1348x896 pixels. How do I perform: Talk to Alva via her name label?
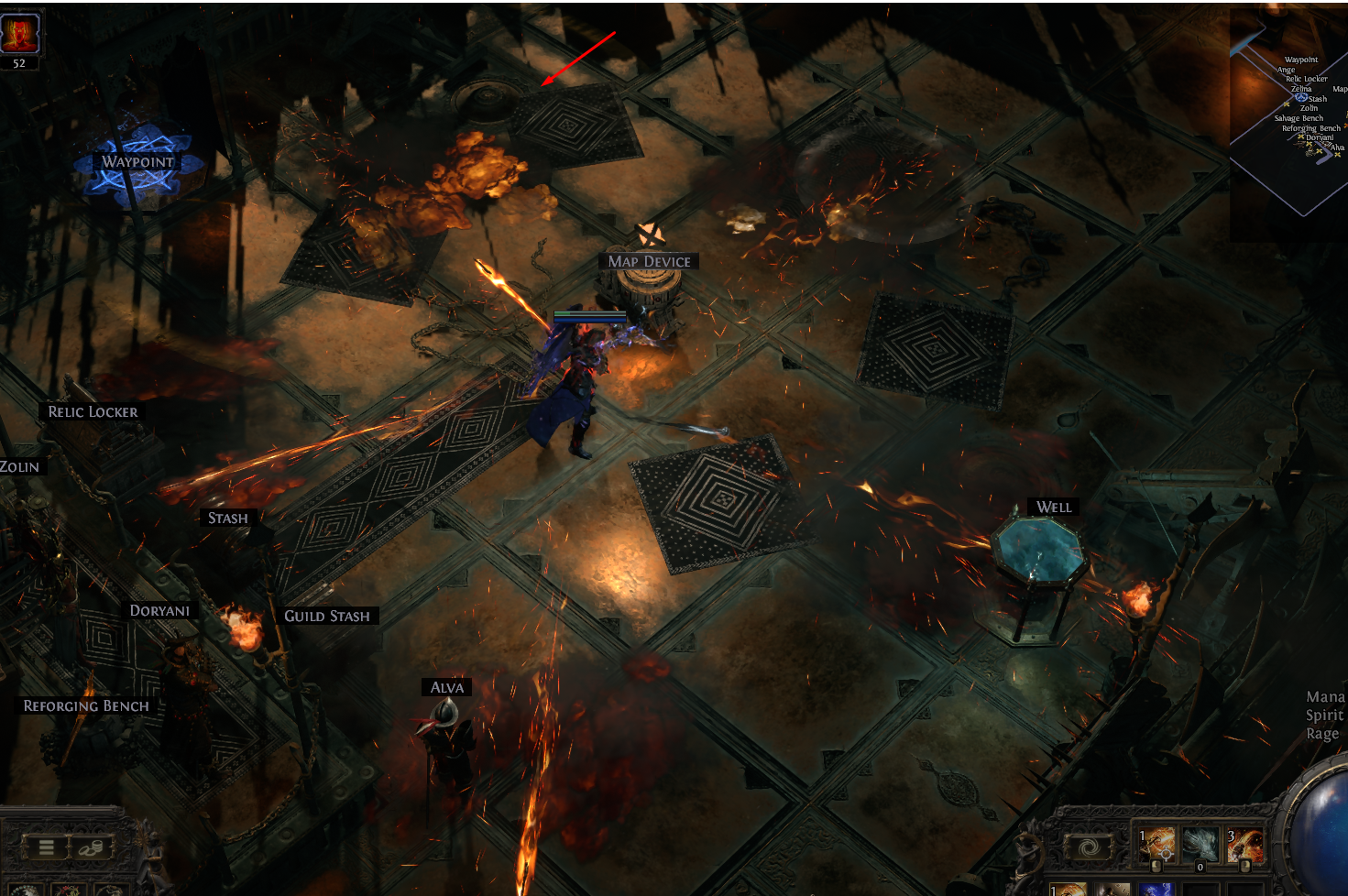[447, 688]
